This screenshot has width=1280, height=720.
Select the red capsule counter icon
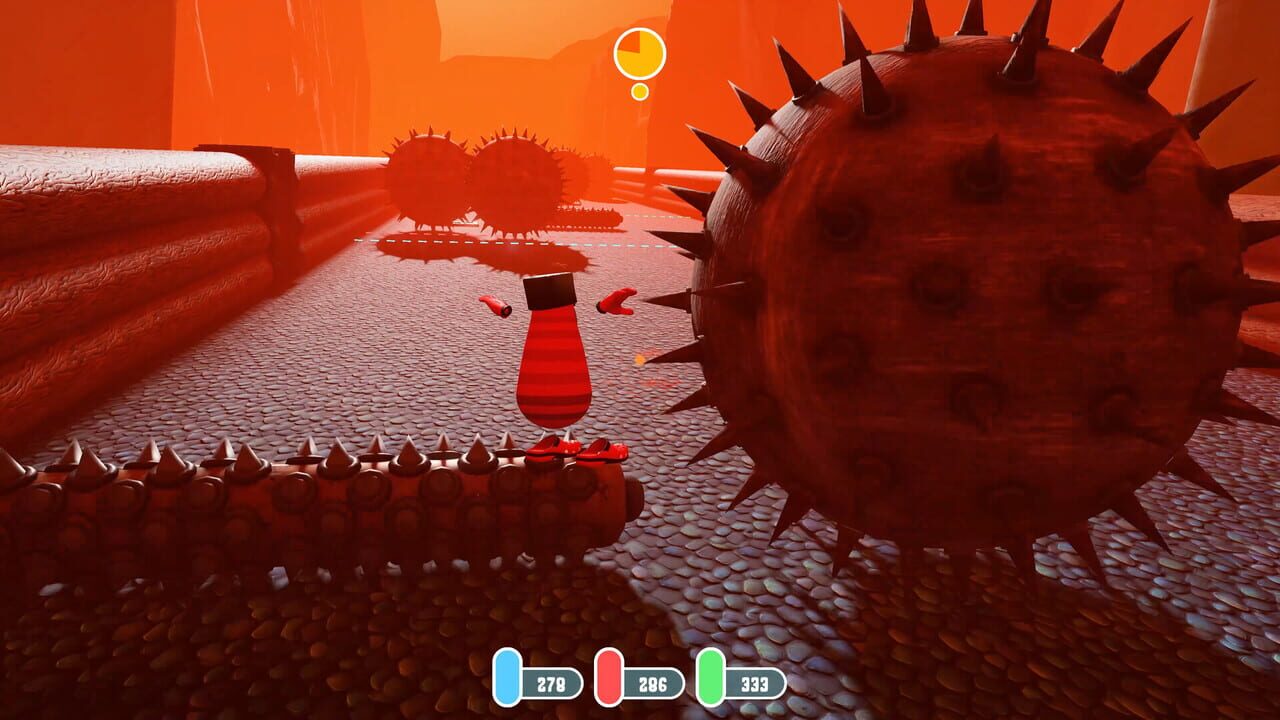pyautogui.click(x=610, y=677)
